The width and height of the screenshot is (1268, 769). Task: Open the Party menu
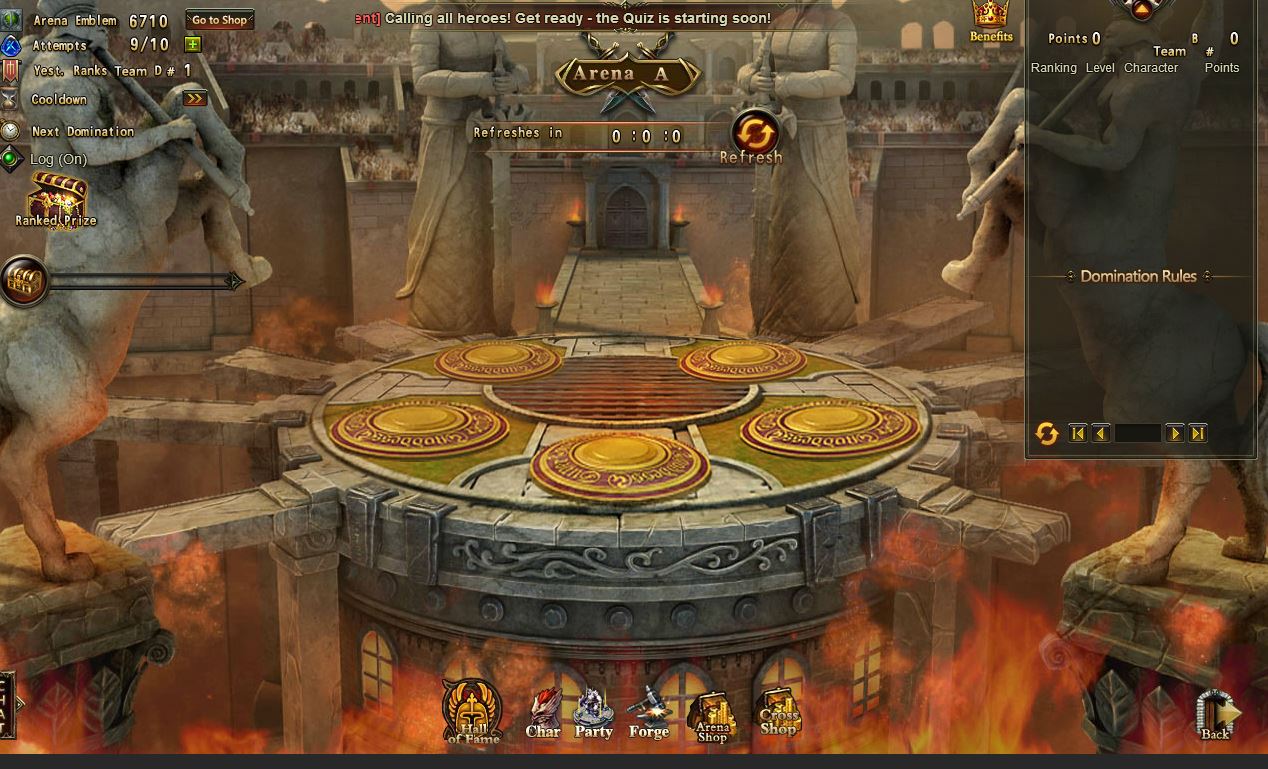tap(593, 714)
